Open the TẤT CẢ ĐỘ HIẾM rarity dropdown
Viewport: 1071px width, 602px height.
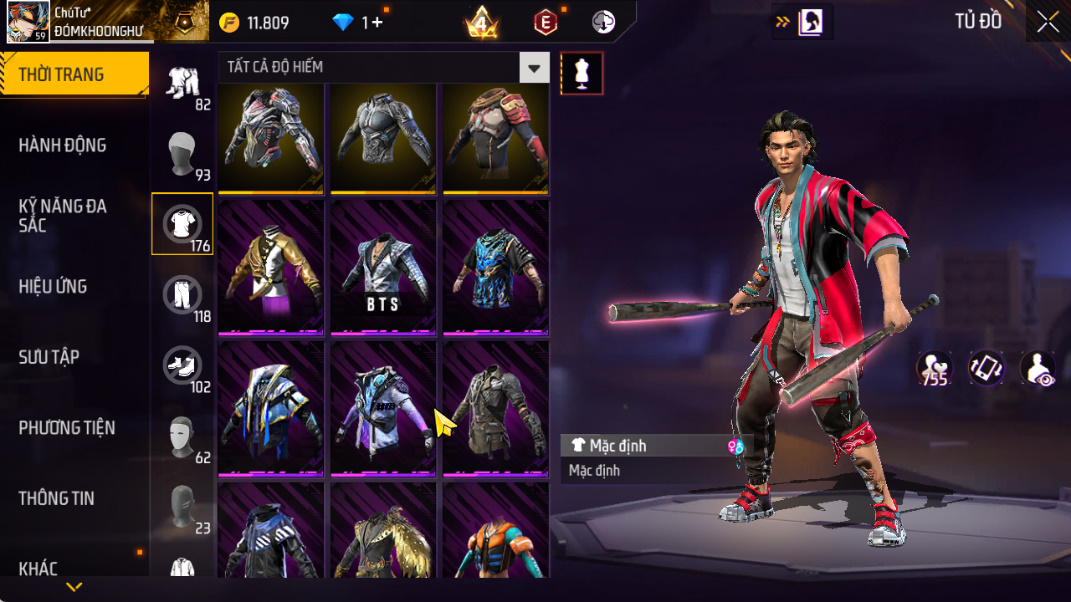(384, 67)
